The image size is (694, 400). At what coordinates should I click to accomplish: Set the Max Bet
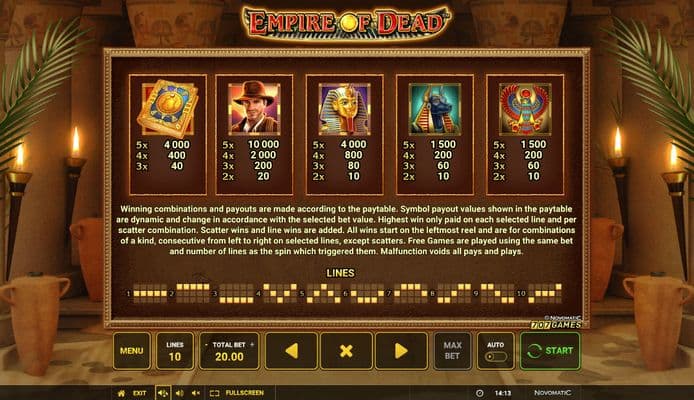coord(451,351)
